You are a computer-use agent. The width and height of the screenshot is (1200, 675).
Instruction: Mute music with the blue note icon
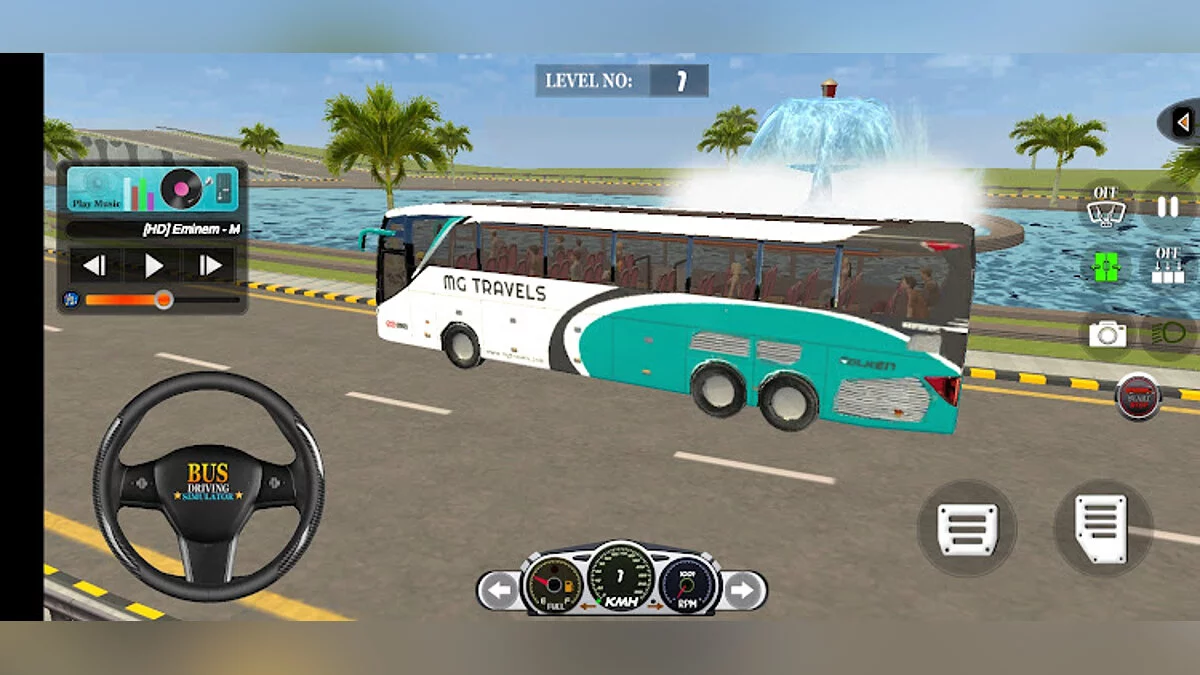(71, 298)
